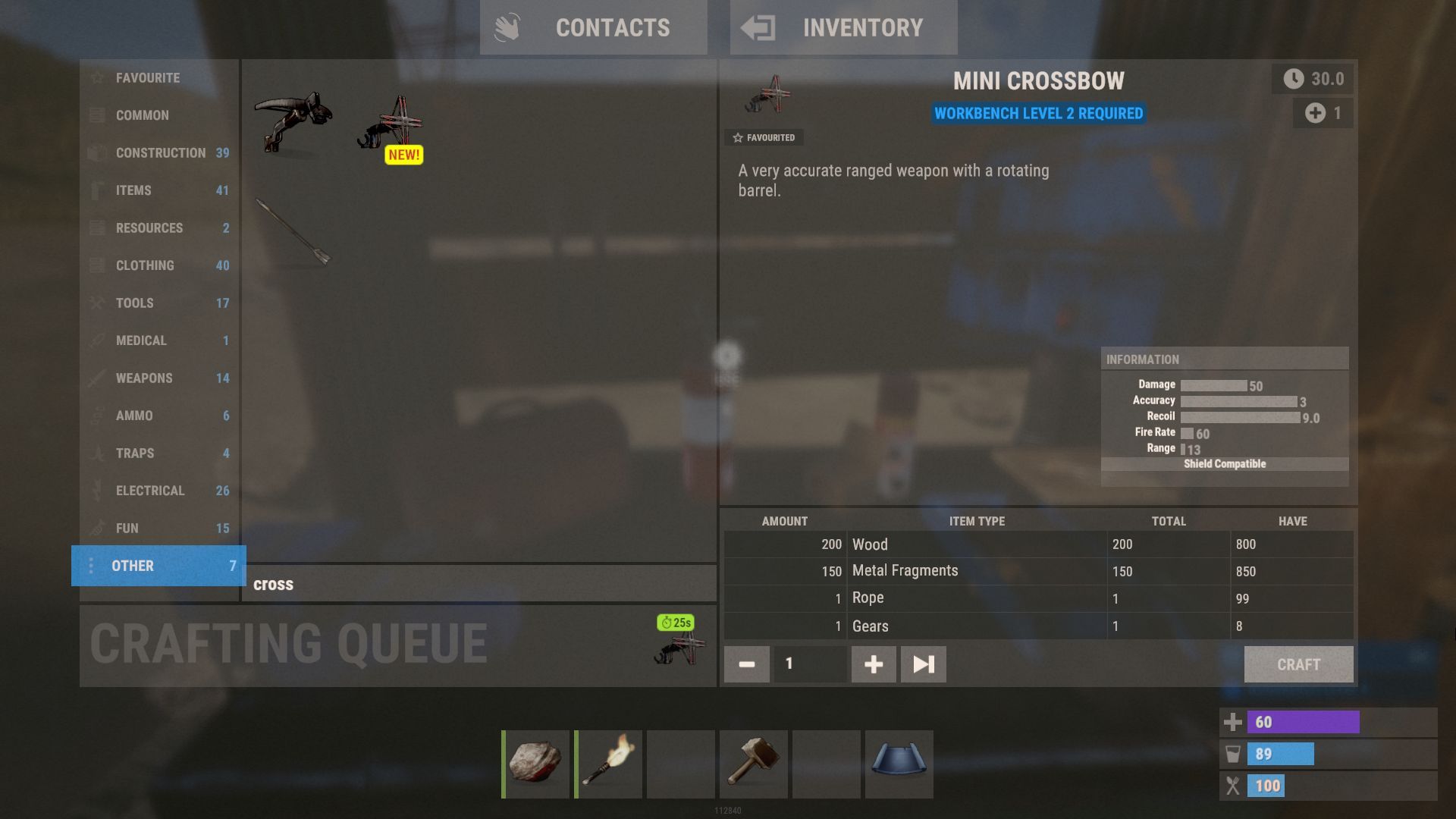
Task: Open the Construction category icon
Action: 97,152
